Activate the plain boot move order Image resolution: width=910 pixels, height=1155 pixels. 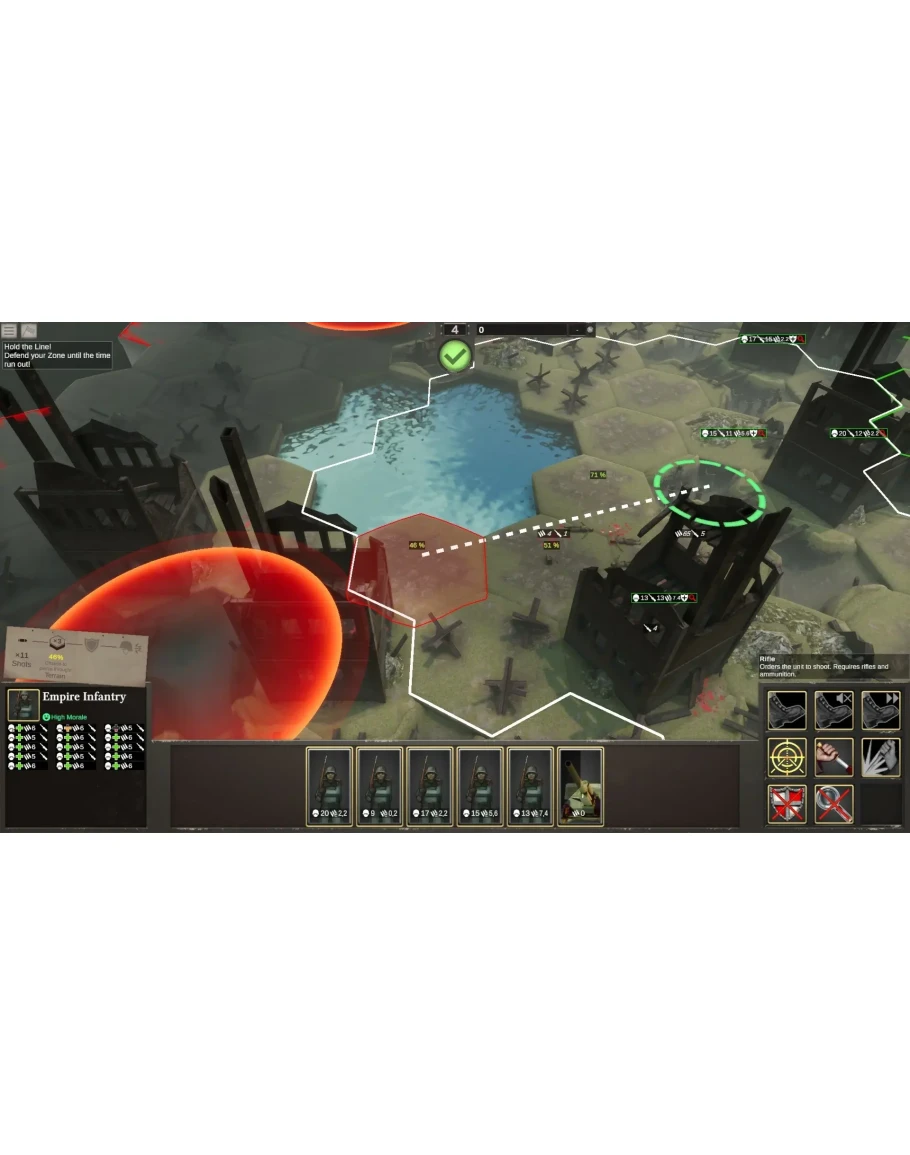[x=787, y=711]
